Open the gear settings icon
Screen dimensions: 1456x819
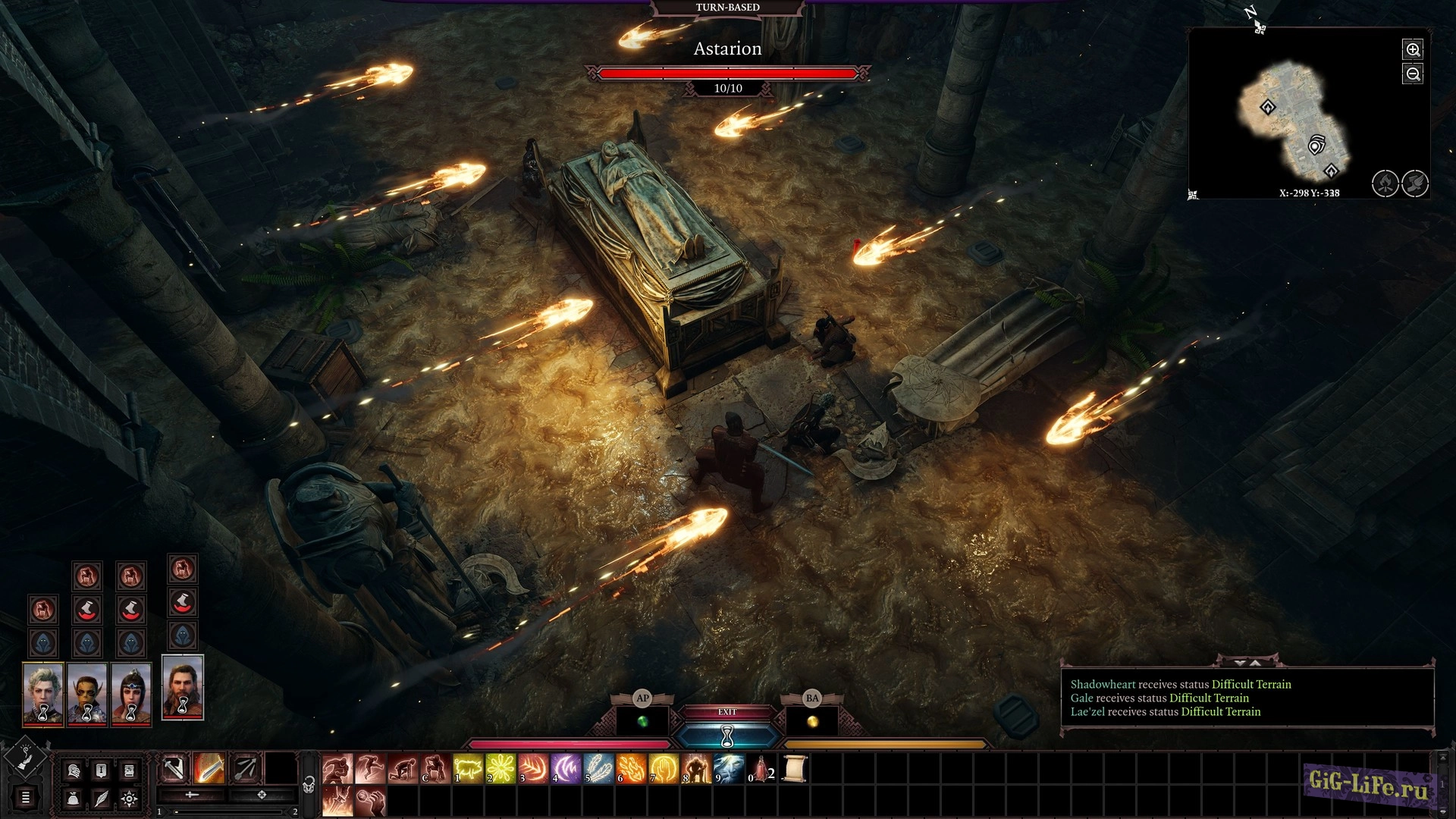[130, 799]
